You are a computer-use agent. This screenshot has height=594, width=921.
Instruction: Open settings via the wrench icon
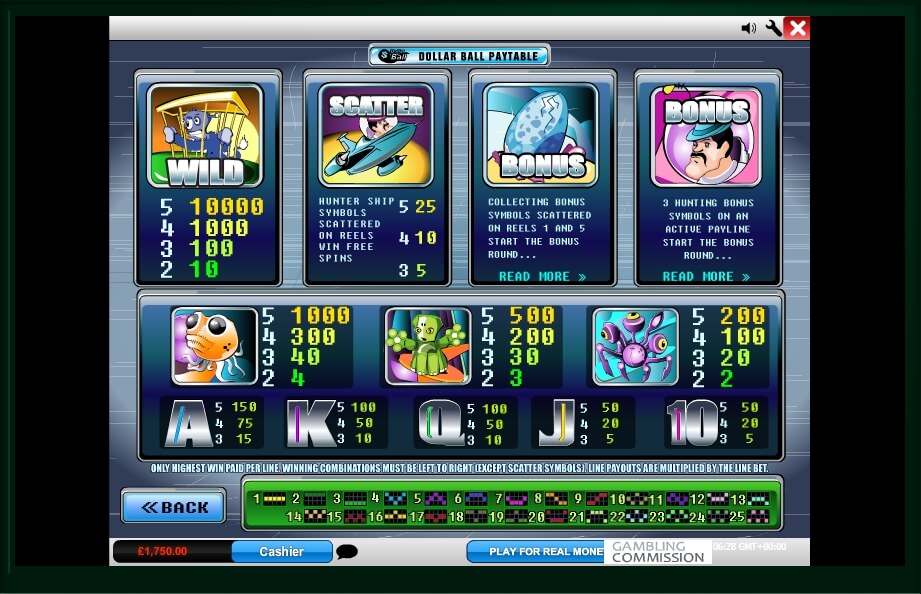click(773, 28)
